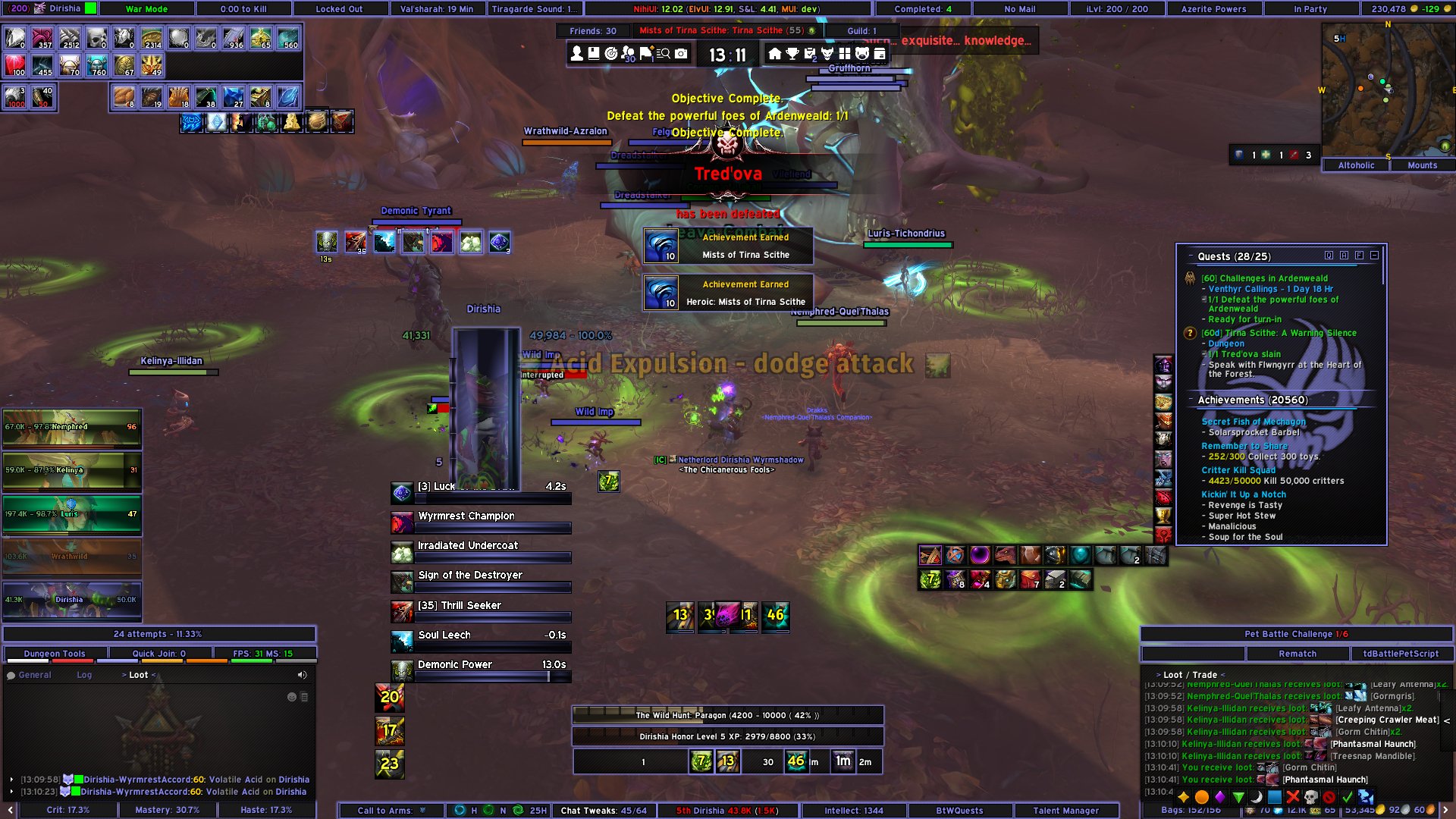The height and width of the screenshot is (819, 1456).
Task: Mute chat with the speaker icon
Action: pos(303,674)
